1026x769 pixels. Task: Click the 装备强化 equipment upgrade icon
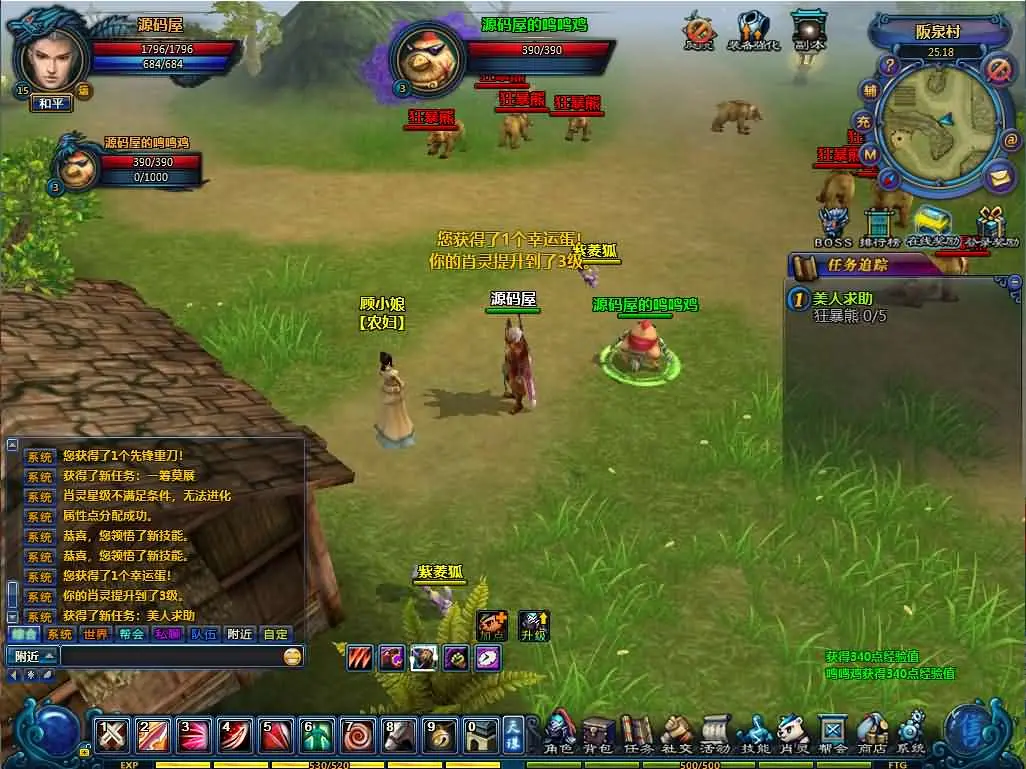pyautogui.click(x=752, y=31)
